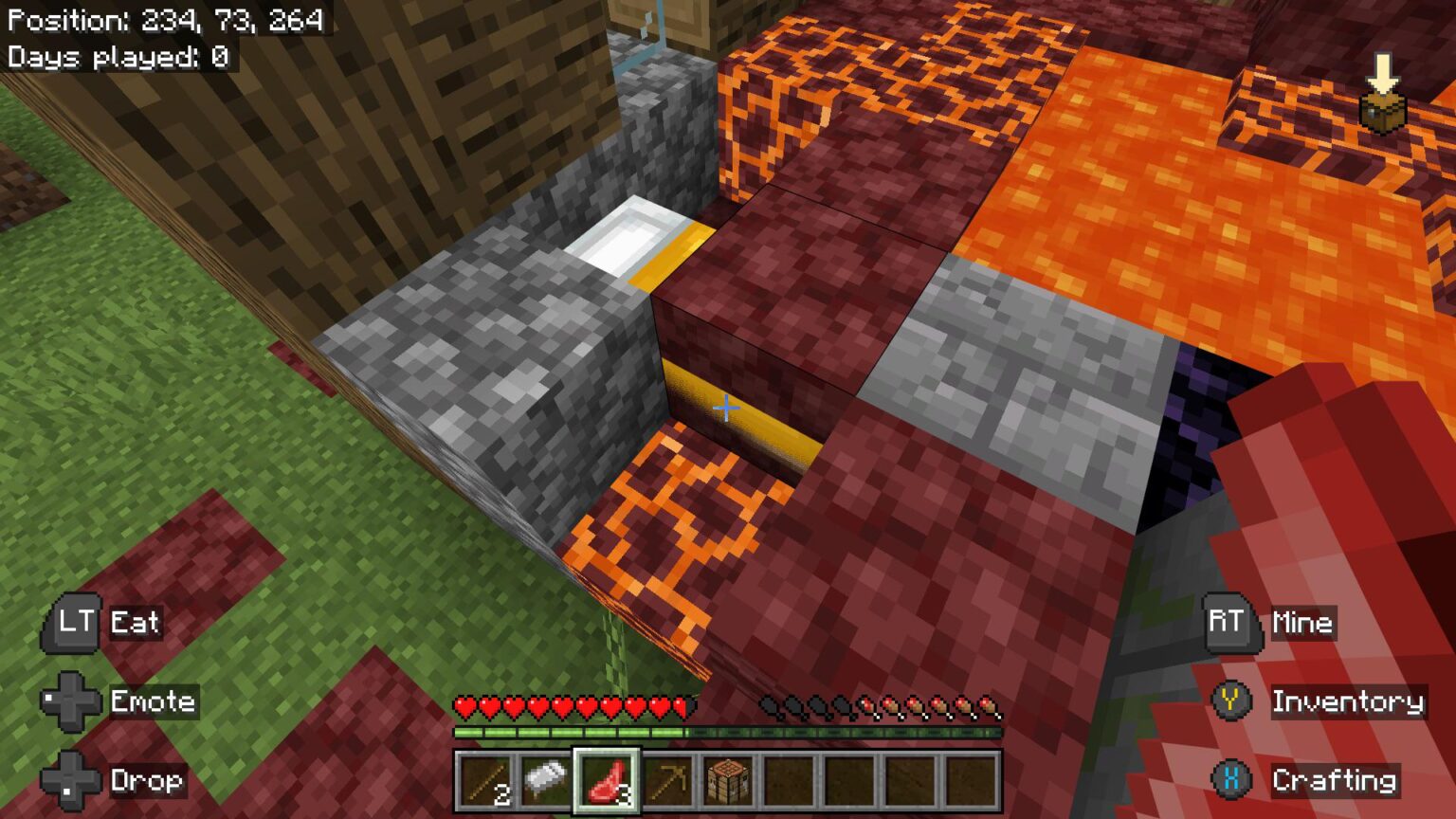Open the Inventory via its label
Viewport: 1456px width, 819px height.
click(1346, 702)
